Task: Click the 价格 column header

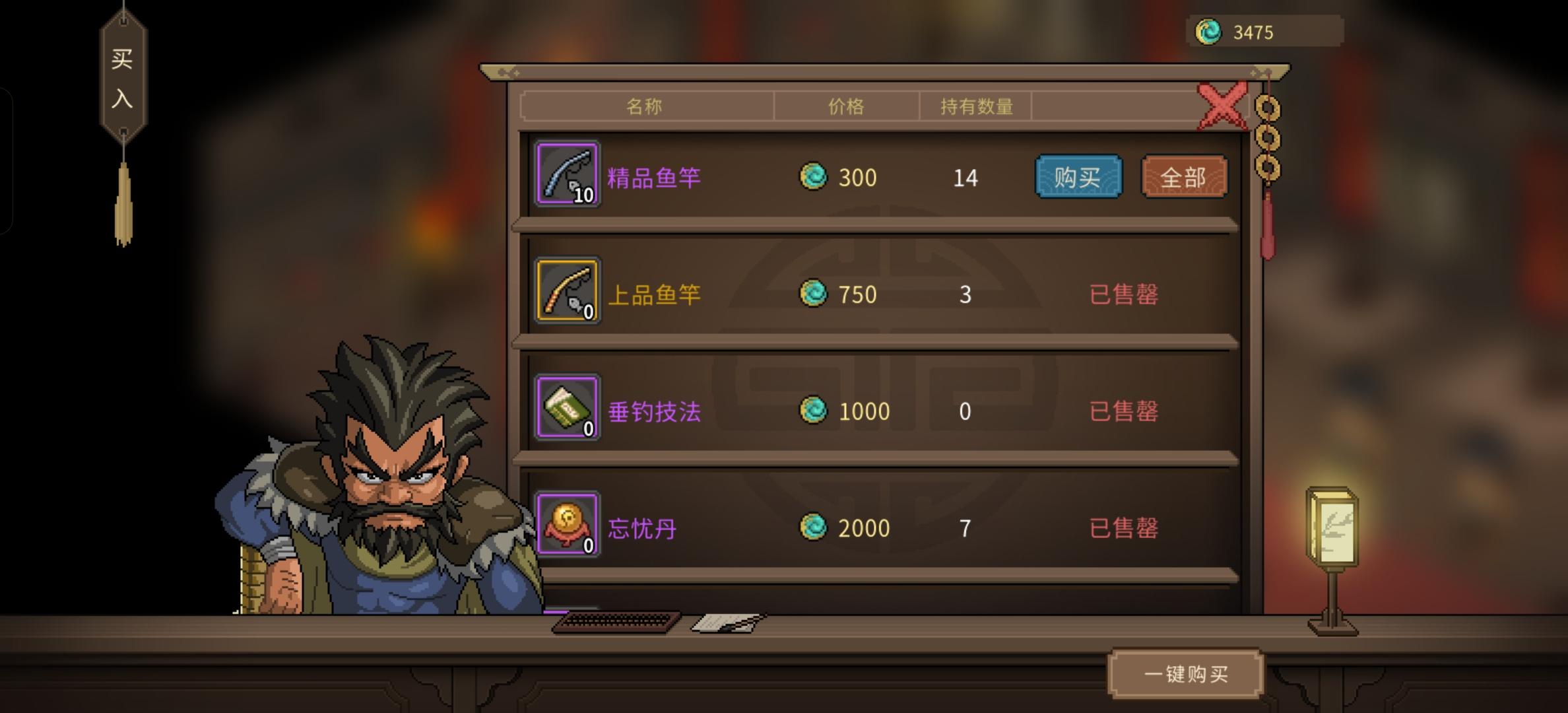Action: tap(847, 106)
